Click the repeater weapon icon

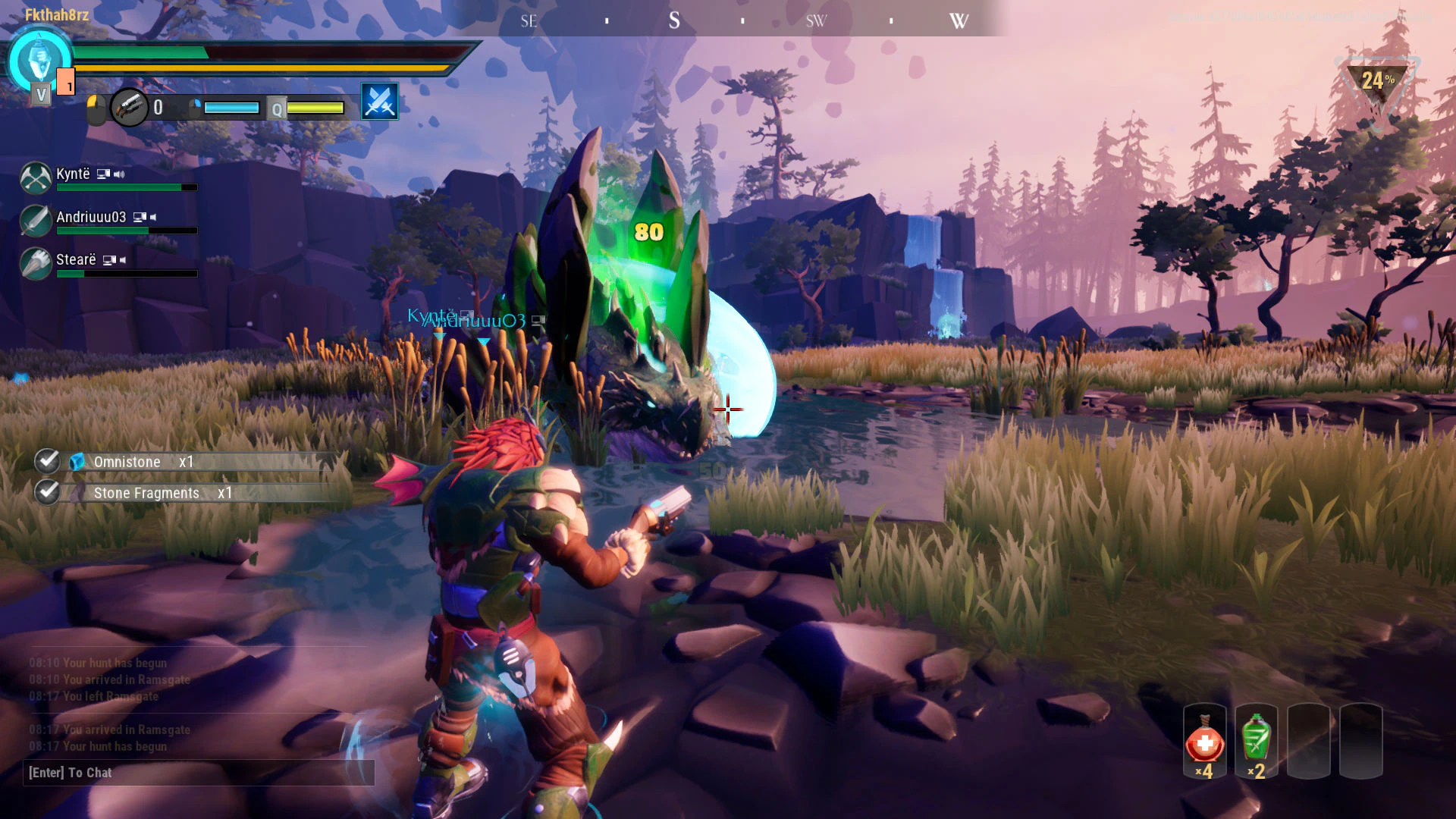click(x=129, y=107)
